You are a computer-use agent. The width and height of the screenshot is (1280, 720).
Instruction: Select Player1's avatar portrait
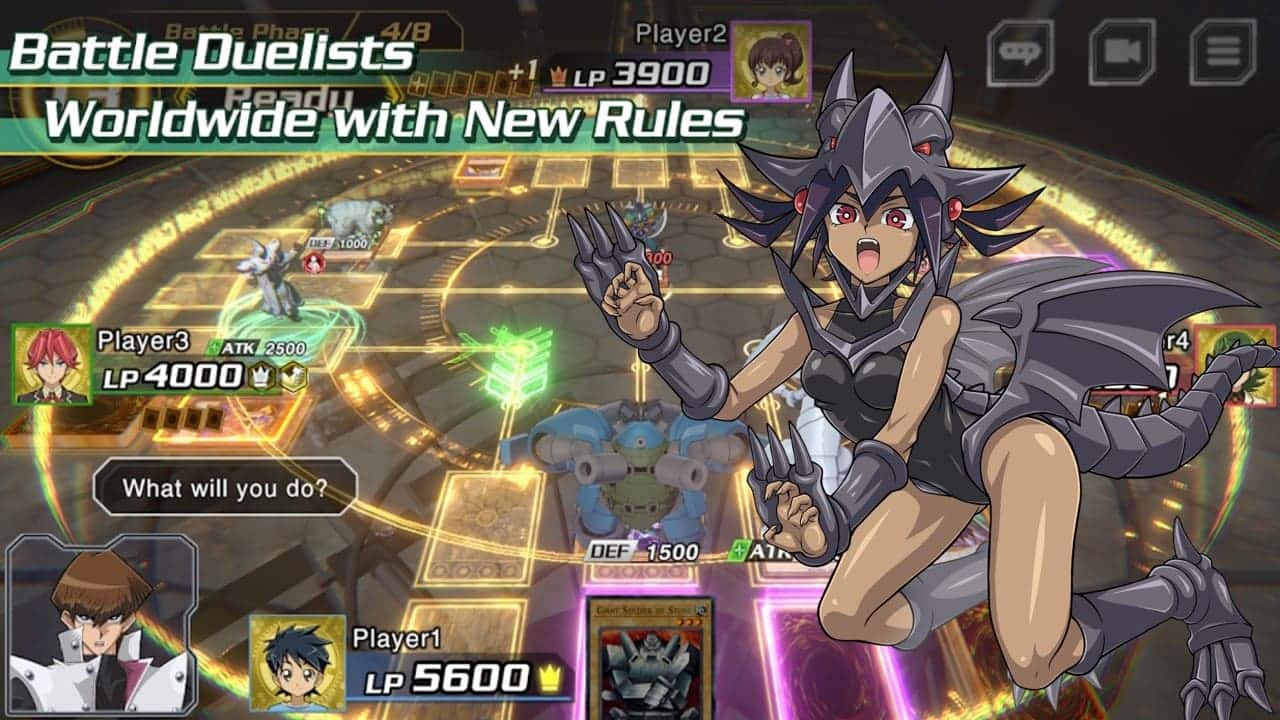[297, 662]
